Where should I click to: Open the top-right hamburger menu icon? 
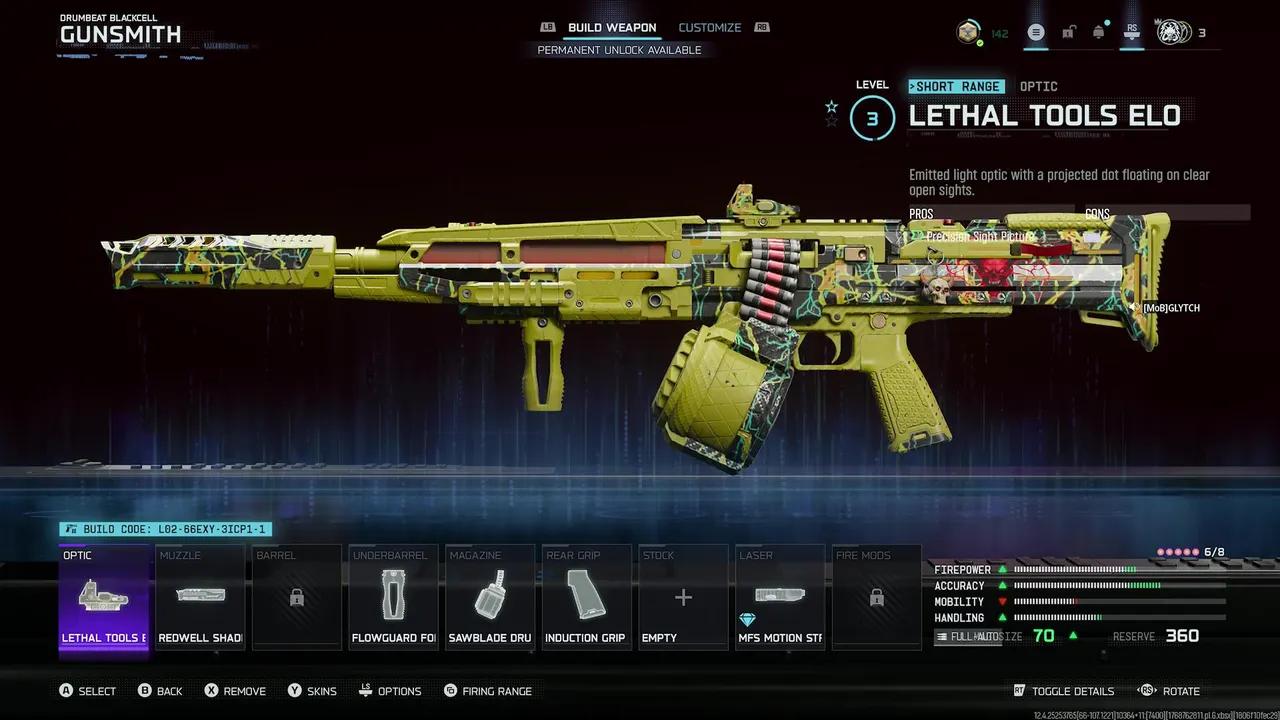(x=1036, y=33)
